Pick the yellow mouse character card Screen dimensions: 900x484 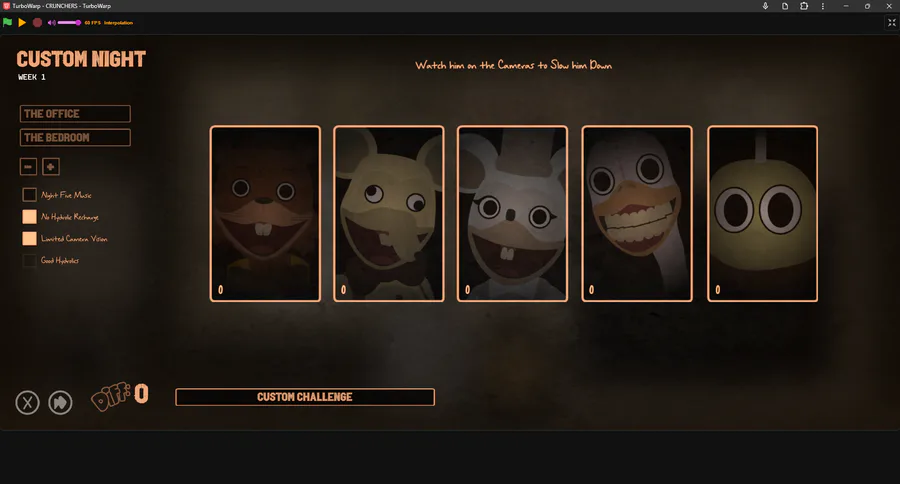pos(389,213)
